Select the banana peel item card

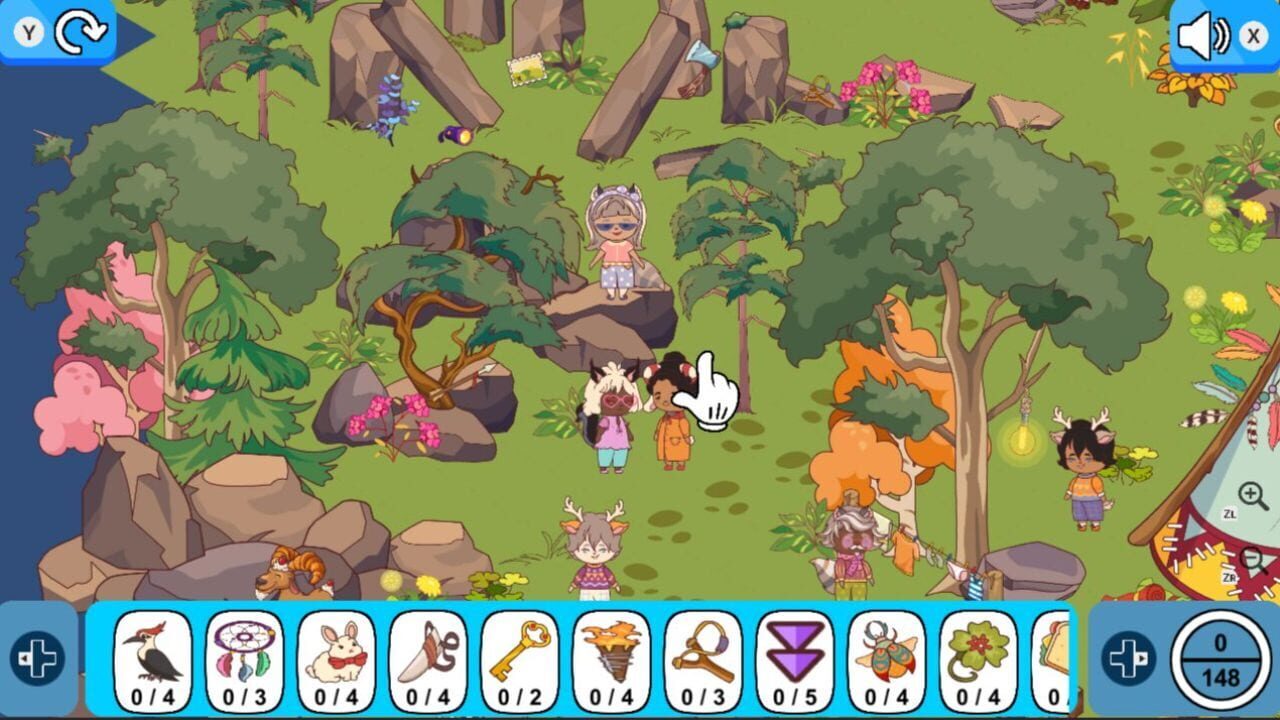tap(427, 660)
